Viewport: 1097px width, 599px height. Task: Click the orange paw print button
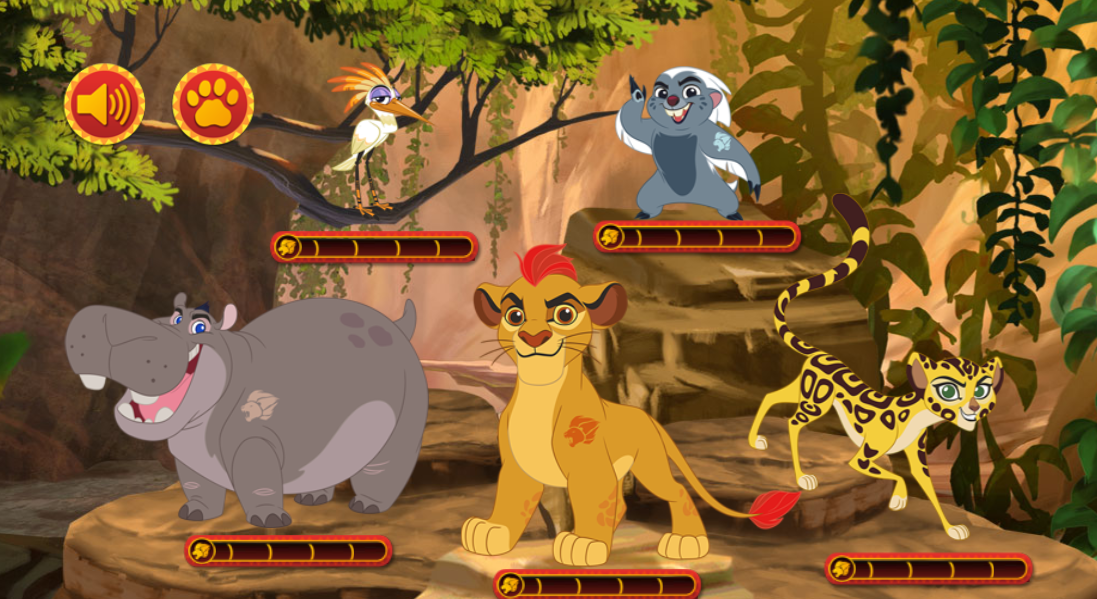(x=213, y=104)
